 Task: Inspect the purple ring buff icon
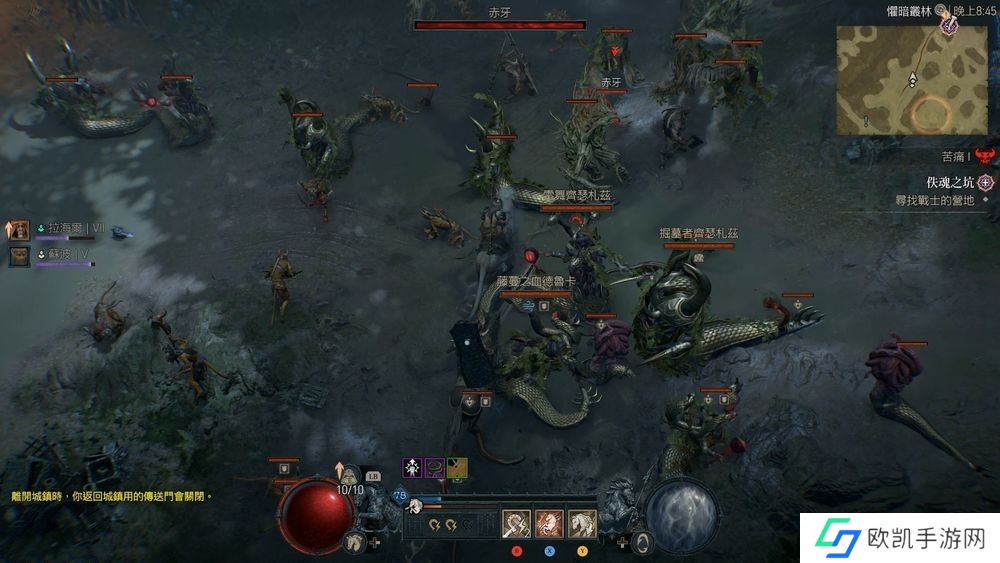coord(435,467)
